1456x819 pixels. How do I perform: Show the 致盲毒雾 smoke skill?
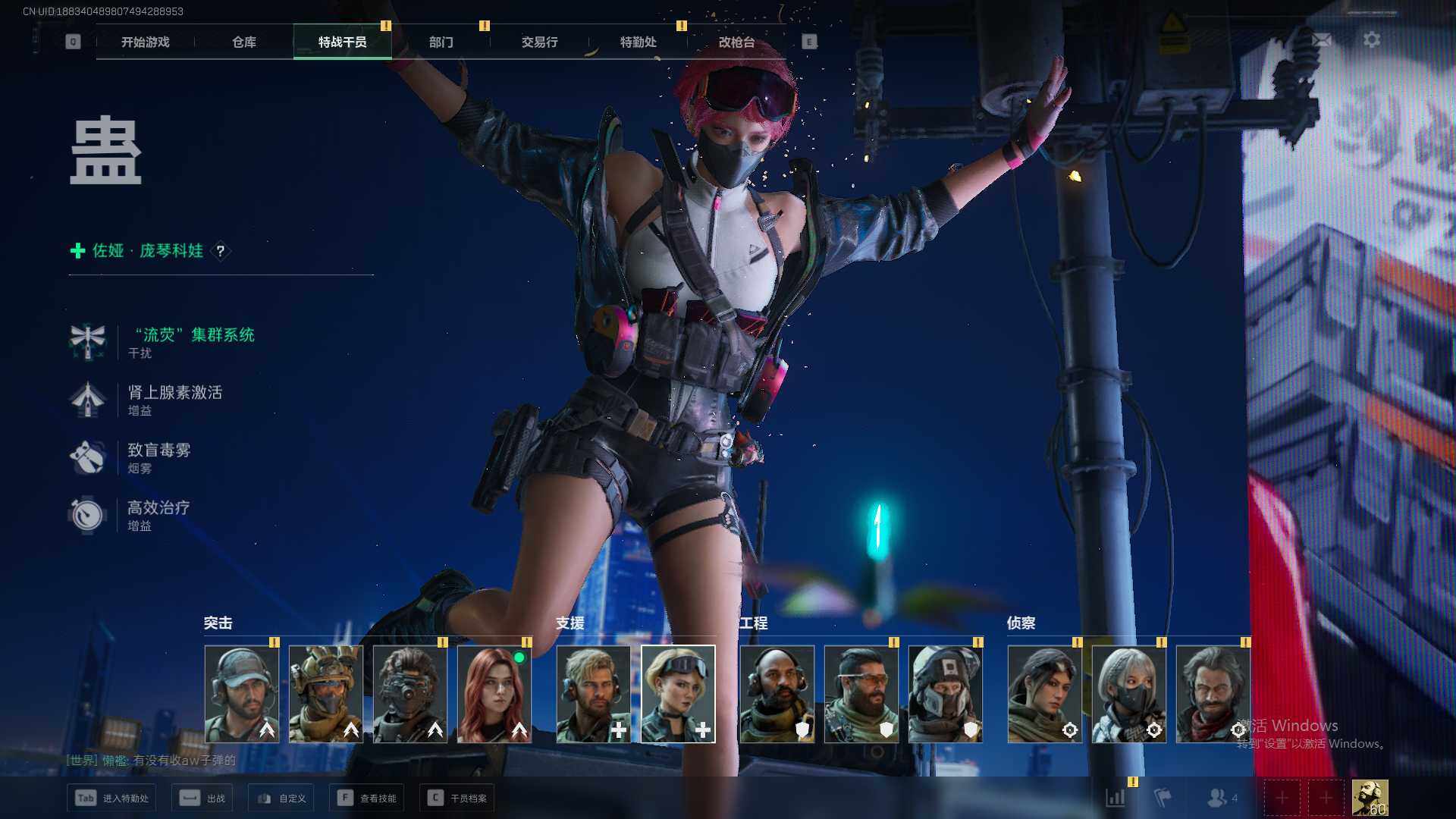point(158,450)
